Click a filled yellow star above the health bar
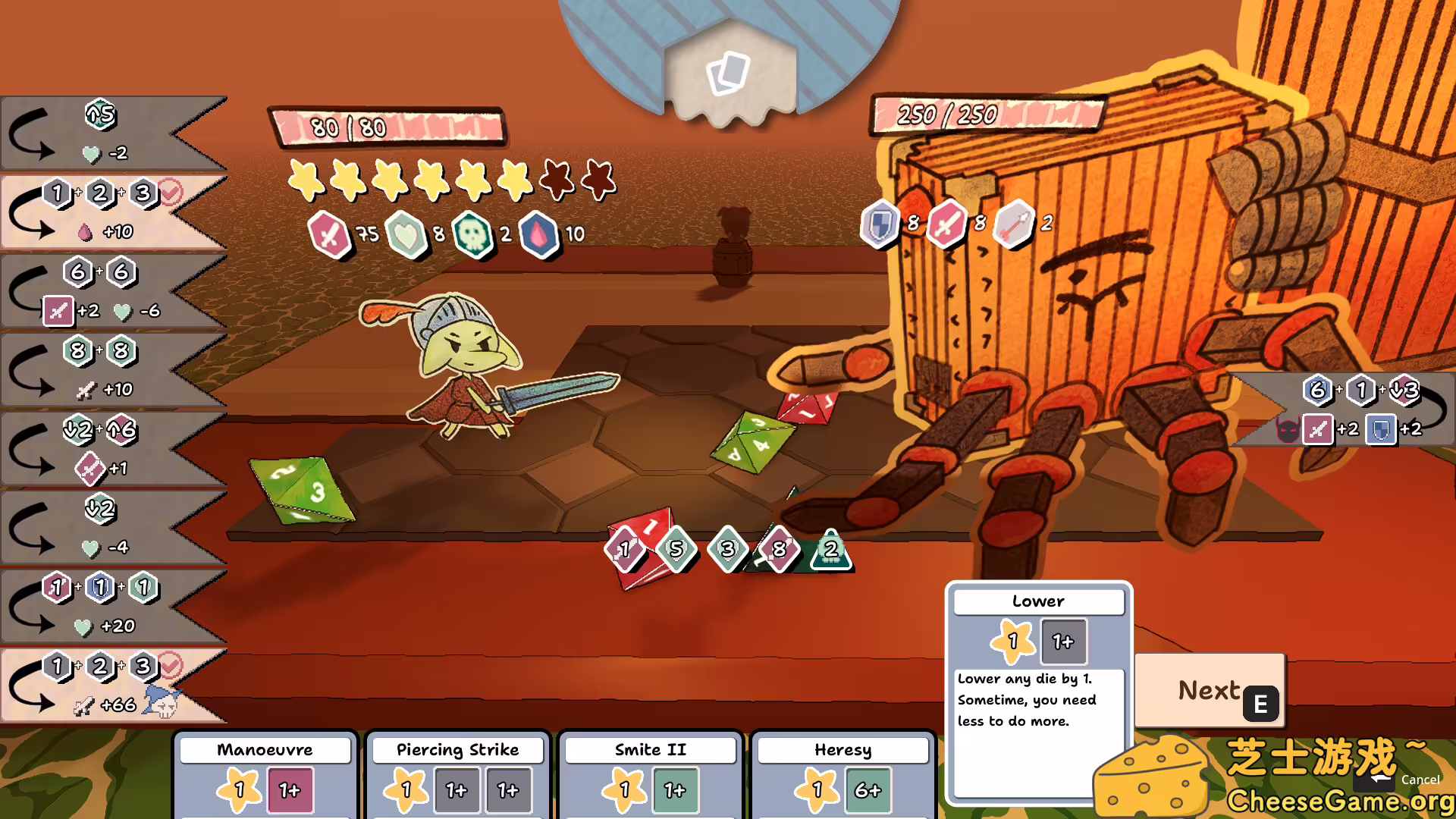The width and height of the screenshot is (1456, 819). tap(307, 180)
